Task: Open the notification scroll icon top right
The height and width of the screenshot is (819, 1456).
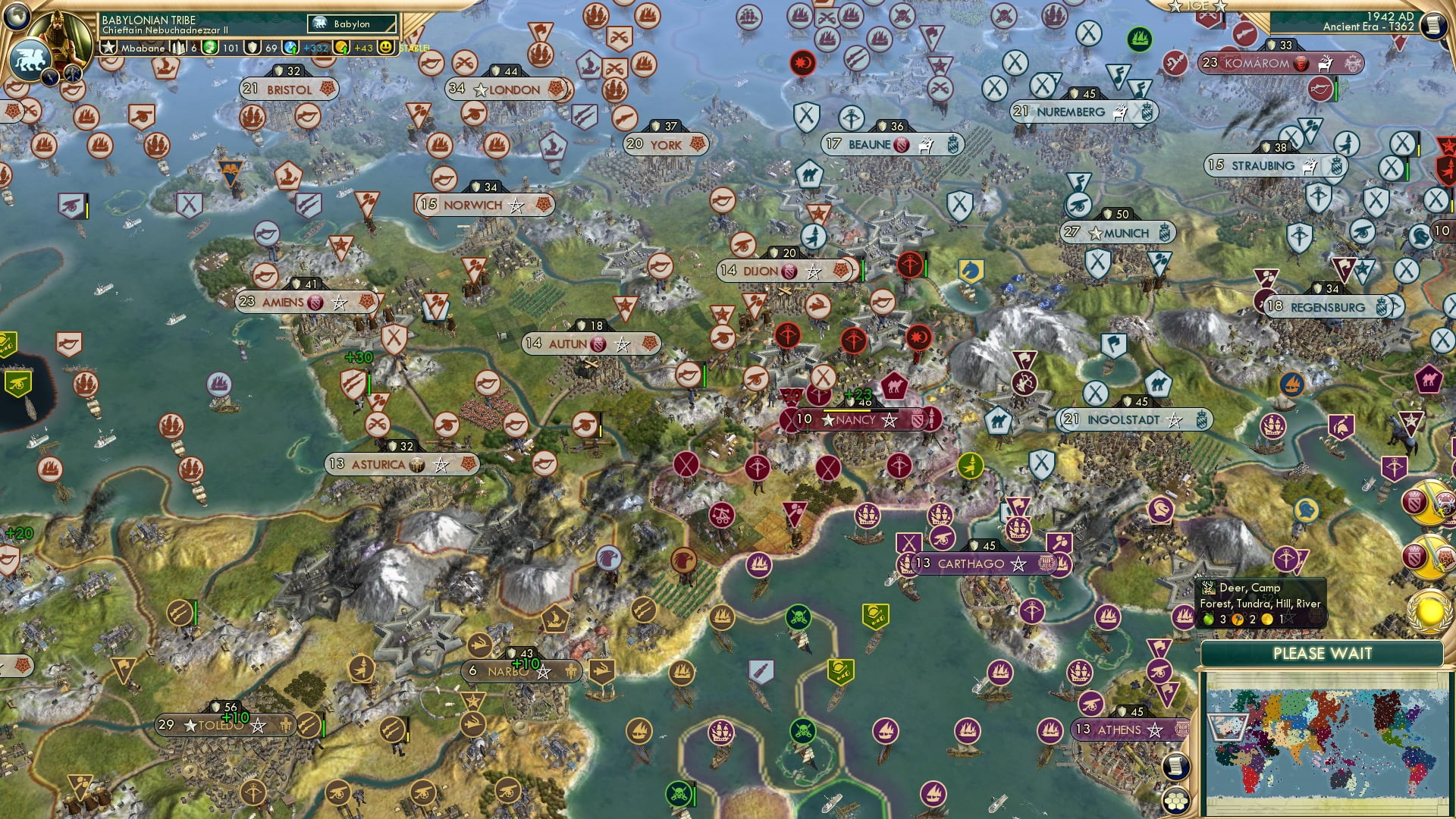Action: 1433,24
